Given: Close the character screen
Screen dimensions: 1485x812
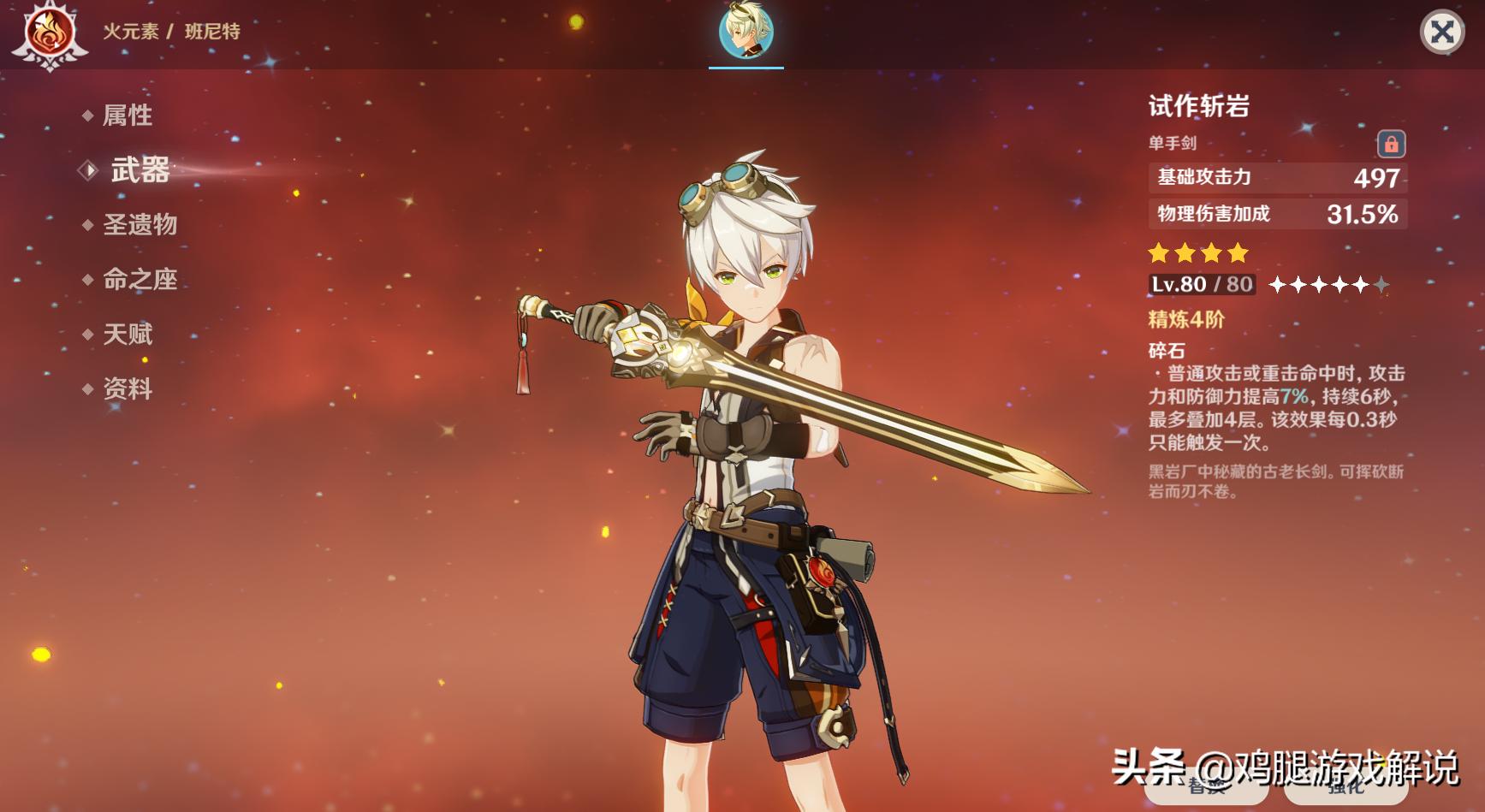Looking at the screenshot, I should (1442, 33).
